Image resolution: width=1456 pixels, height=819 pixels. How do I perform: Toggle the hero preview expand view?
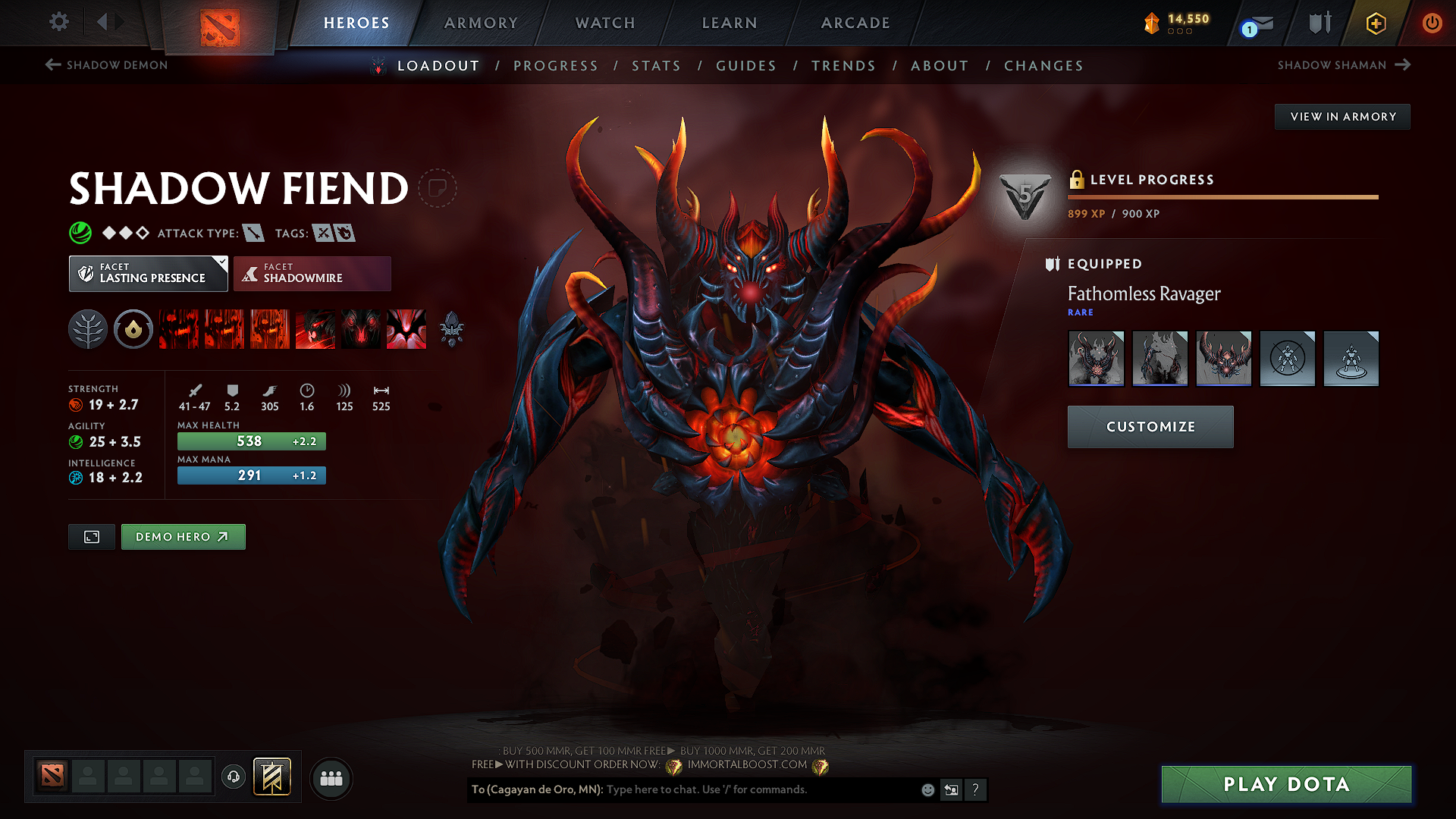(x=91, y=536)
